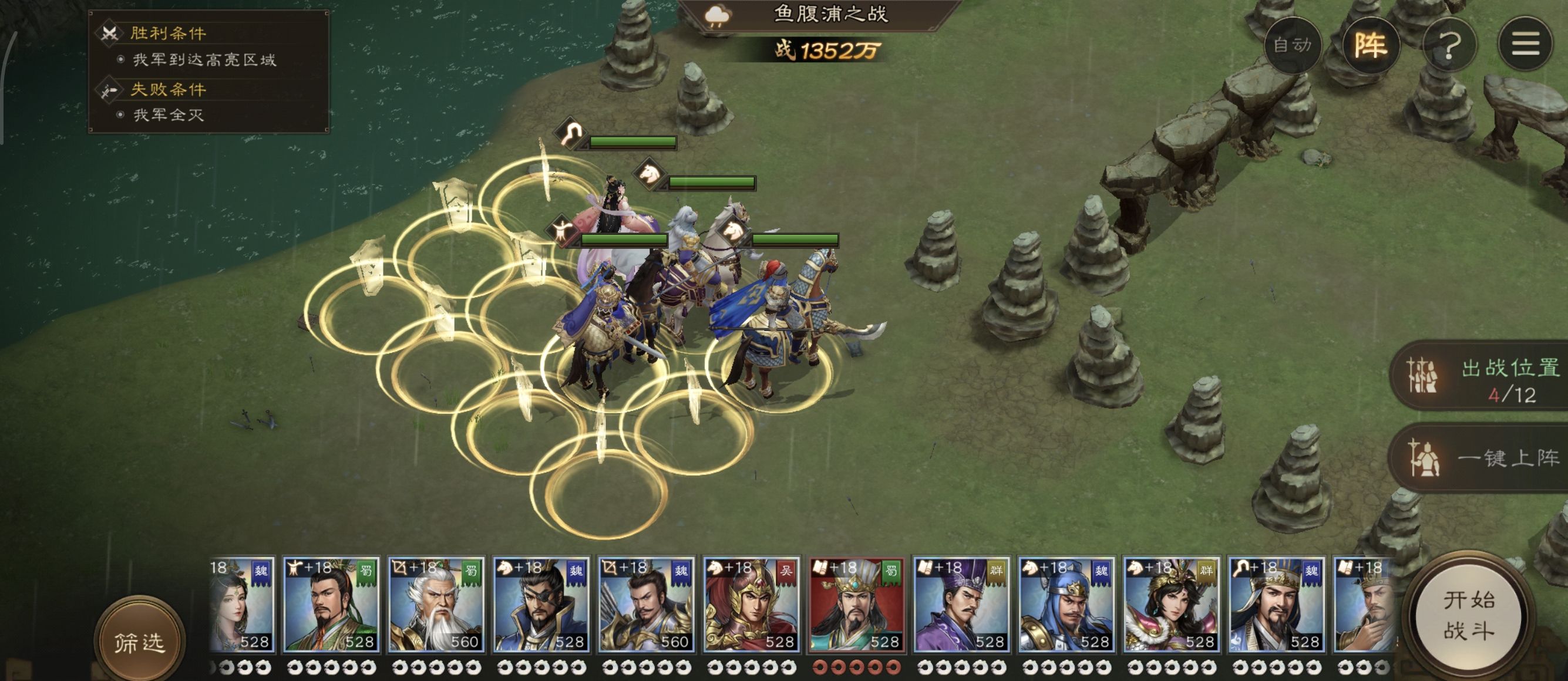Image resolution: width=1568 pixels, height=681 pixels.
Task: Open the 筛选 hero filter
Action: coord(139,642)
